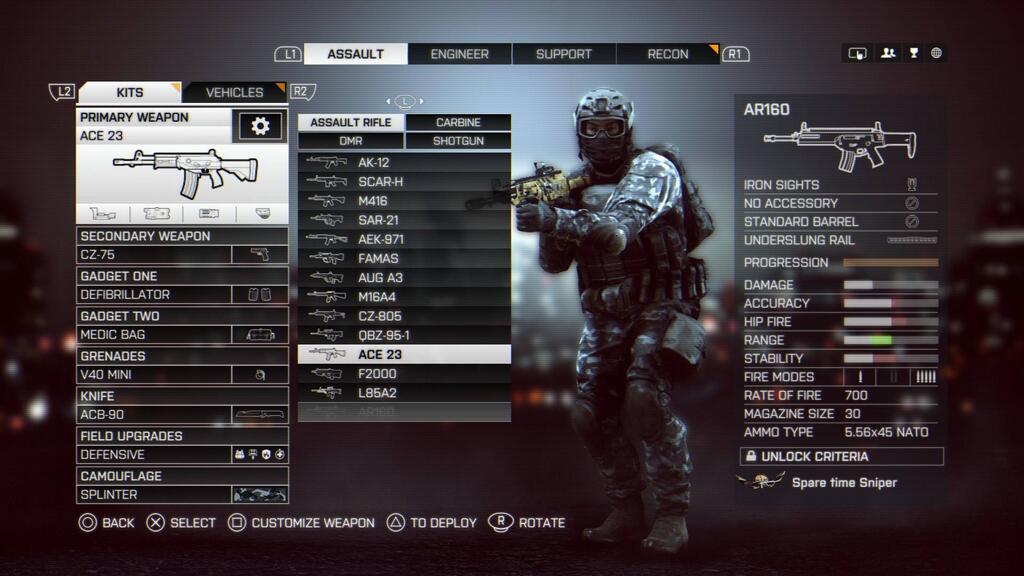Equip the FAMAS assault rifle
This screenshot has height=576, width=1024.
[404, 259]
